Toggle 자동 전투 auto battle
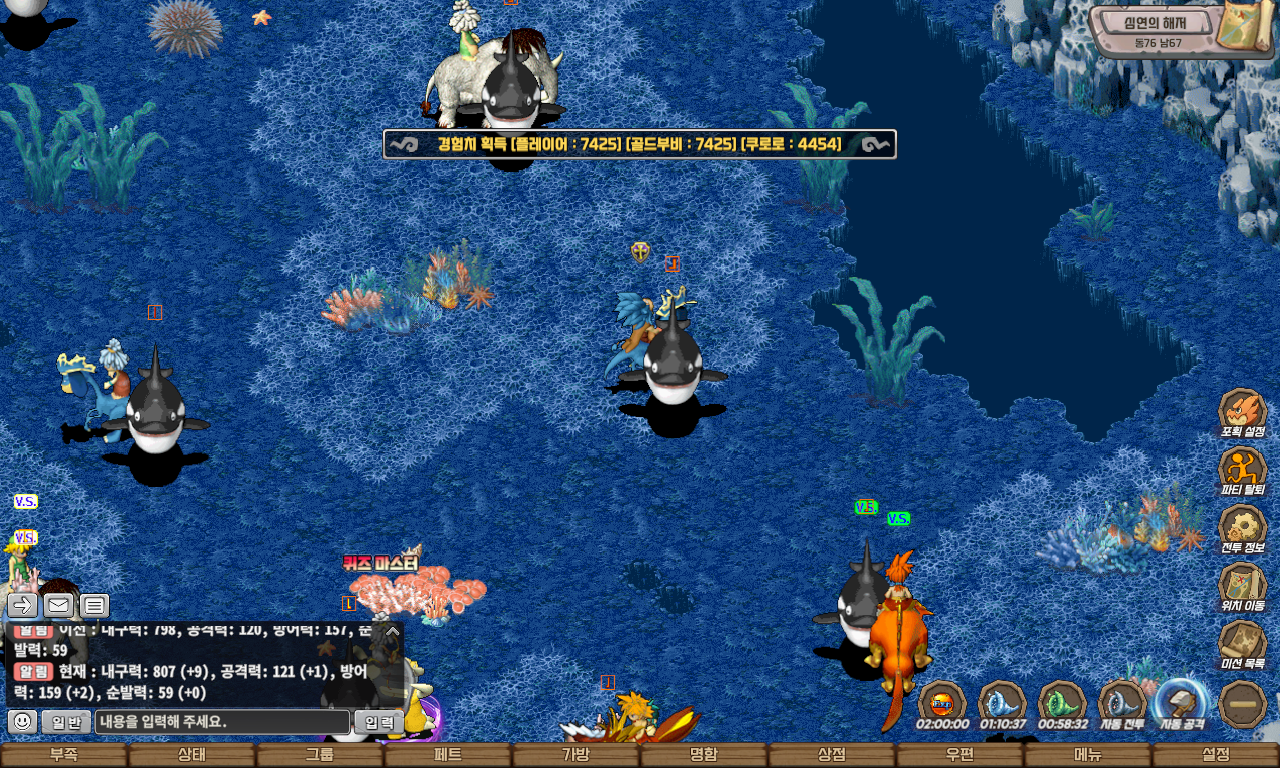The image size is (1280, 768). [x=1122, y=704]
